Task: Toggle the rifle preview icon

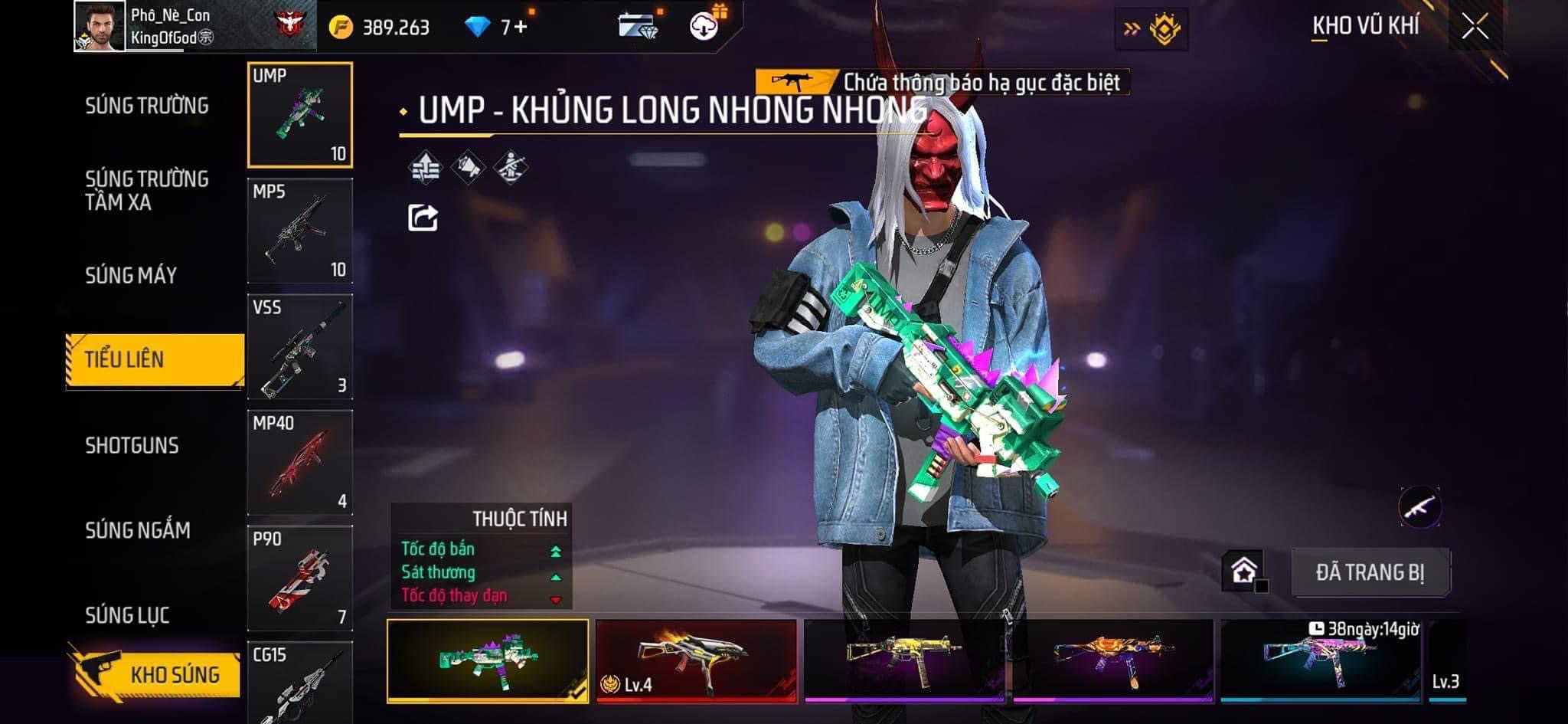Action: click(1419, 507)
